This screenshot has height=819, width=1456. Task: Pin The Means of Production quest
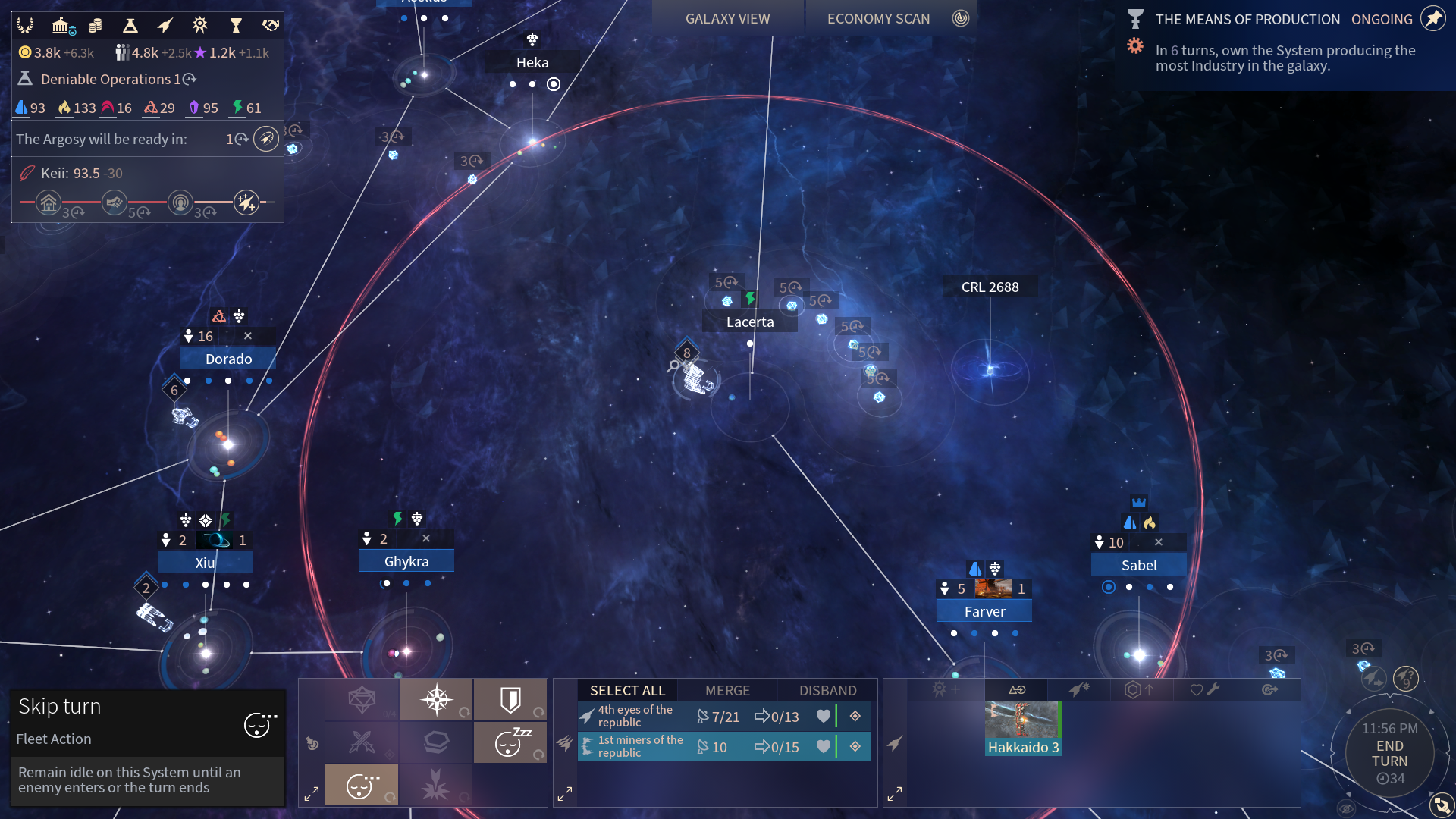(1432, 19)
